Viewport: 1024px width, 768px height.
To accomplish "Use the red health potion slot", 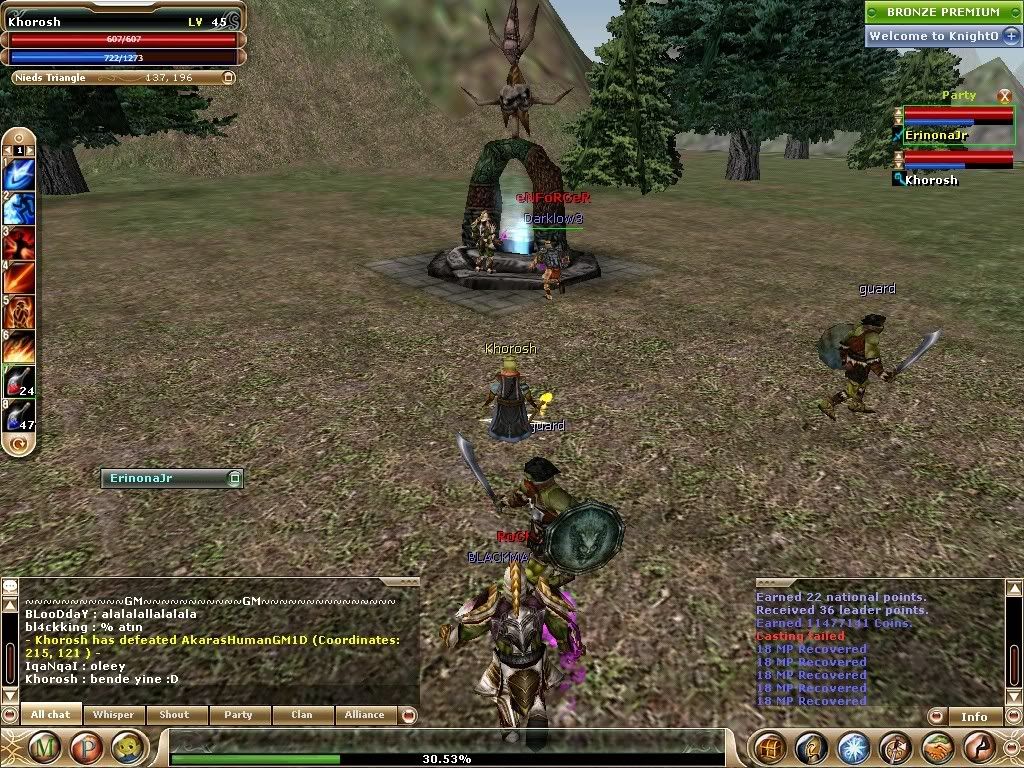I will 20,380.
